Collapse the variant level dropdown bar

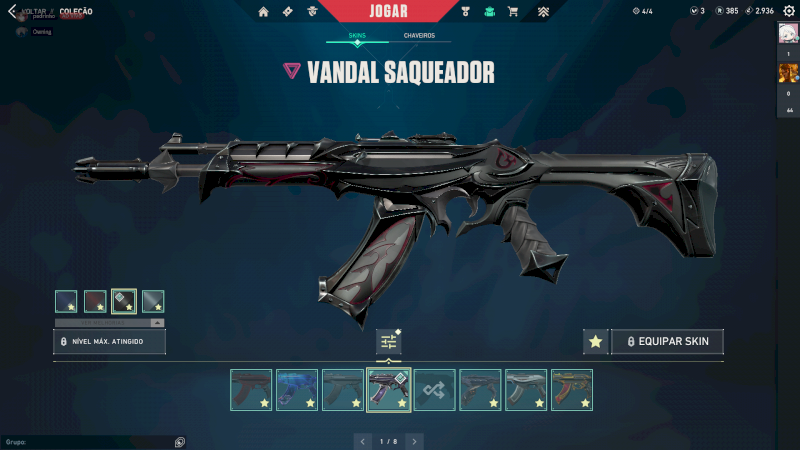point(157,323)
